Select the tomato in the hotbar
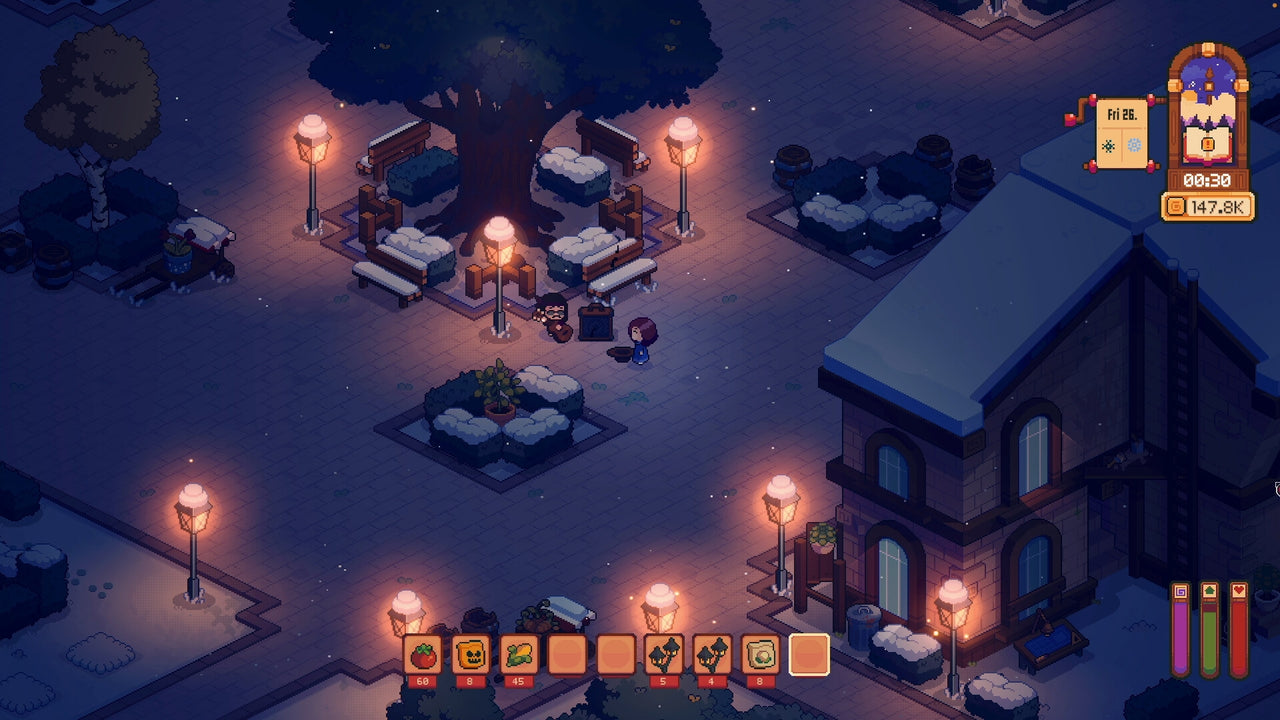This screenshot has width=1280, height=720. click(x=421, y=655)
